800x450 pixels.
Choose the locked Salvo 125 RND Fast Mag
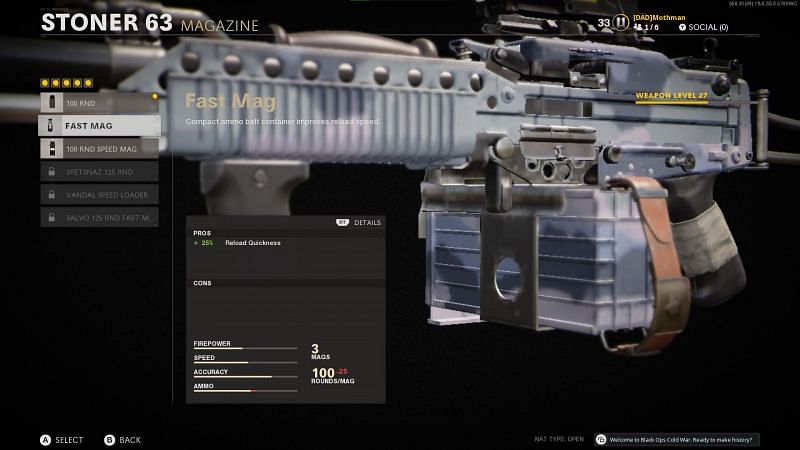click(99, 217)
